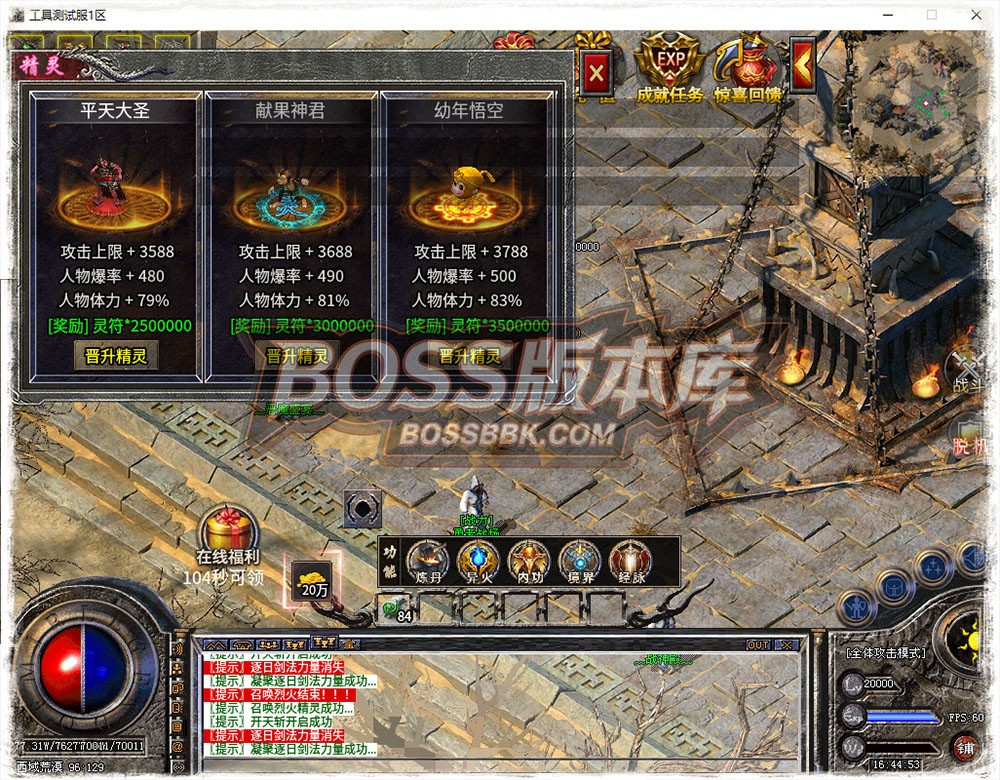Open the 异火 flame function
This screenshot has width=1000, height=780.
coord(479,561)
